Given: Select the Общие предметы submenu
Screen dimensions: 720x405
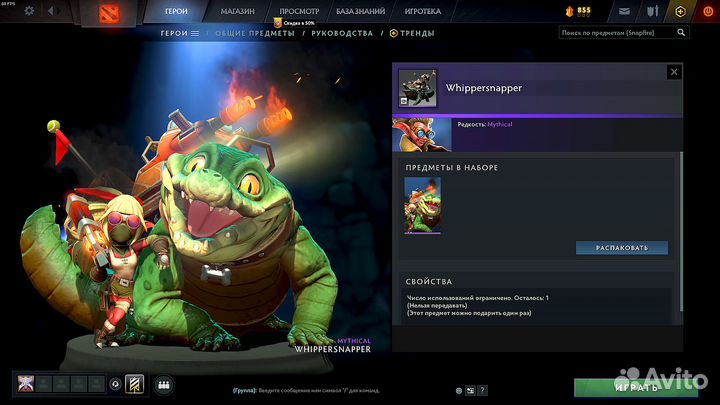Looking at the screenshot, I should coord(254,33).
